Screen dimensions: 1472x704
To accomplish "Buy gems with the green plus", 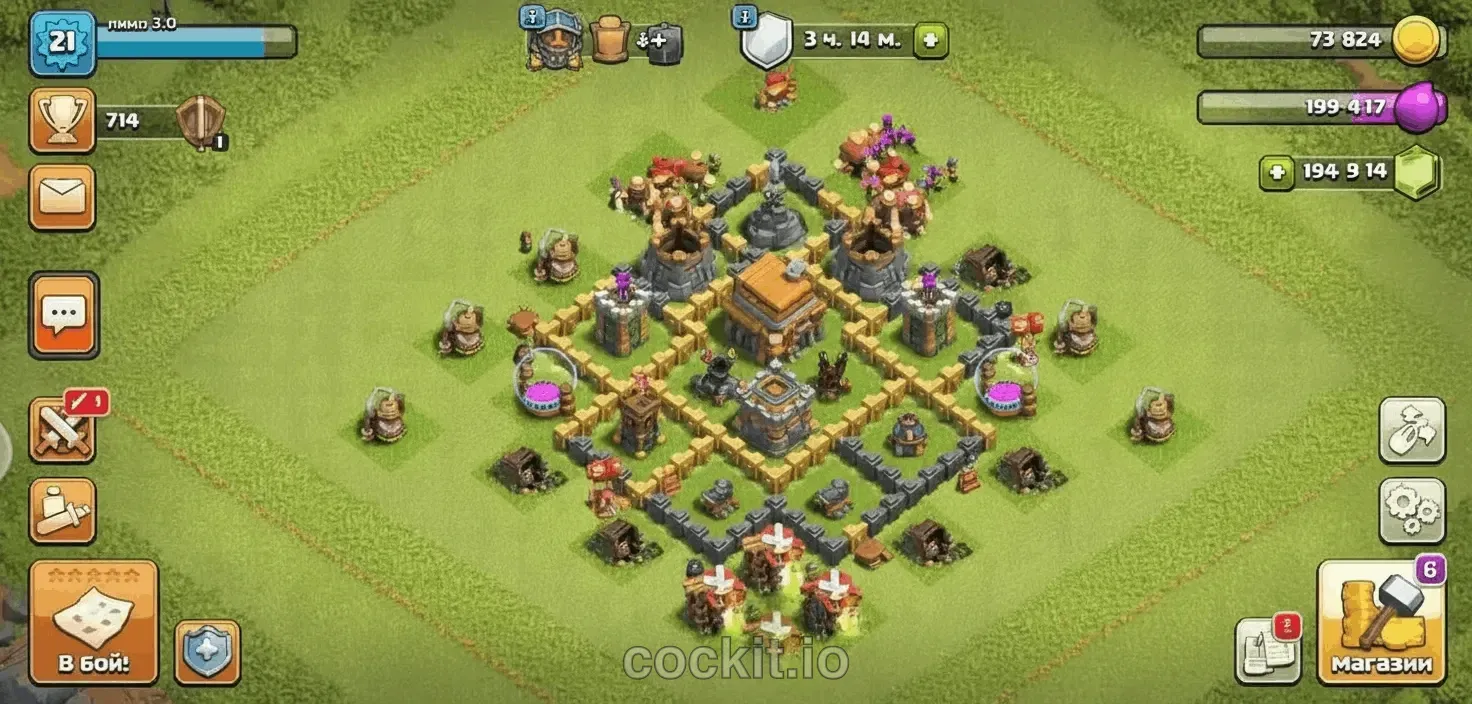I will pyautogui.click(x=1276, y=172).
